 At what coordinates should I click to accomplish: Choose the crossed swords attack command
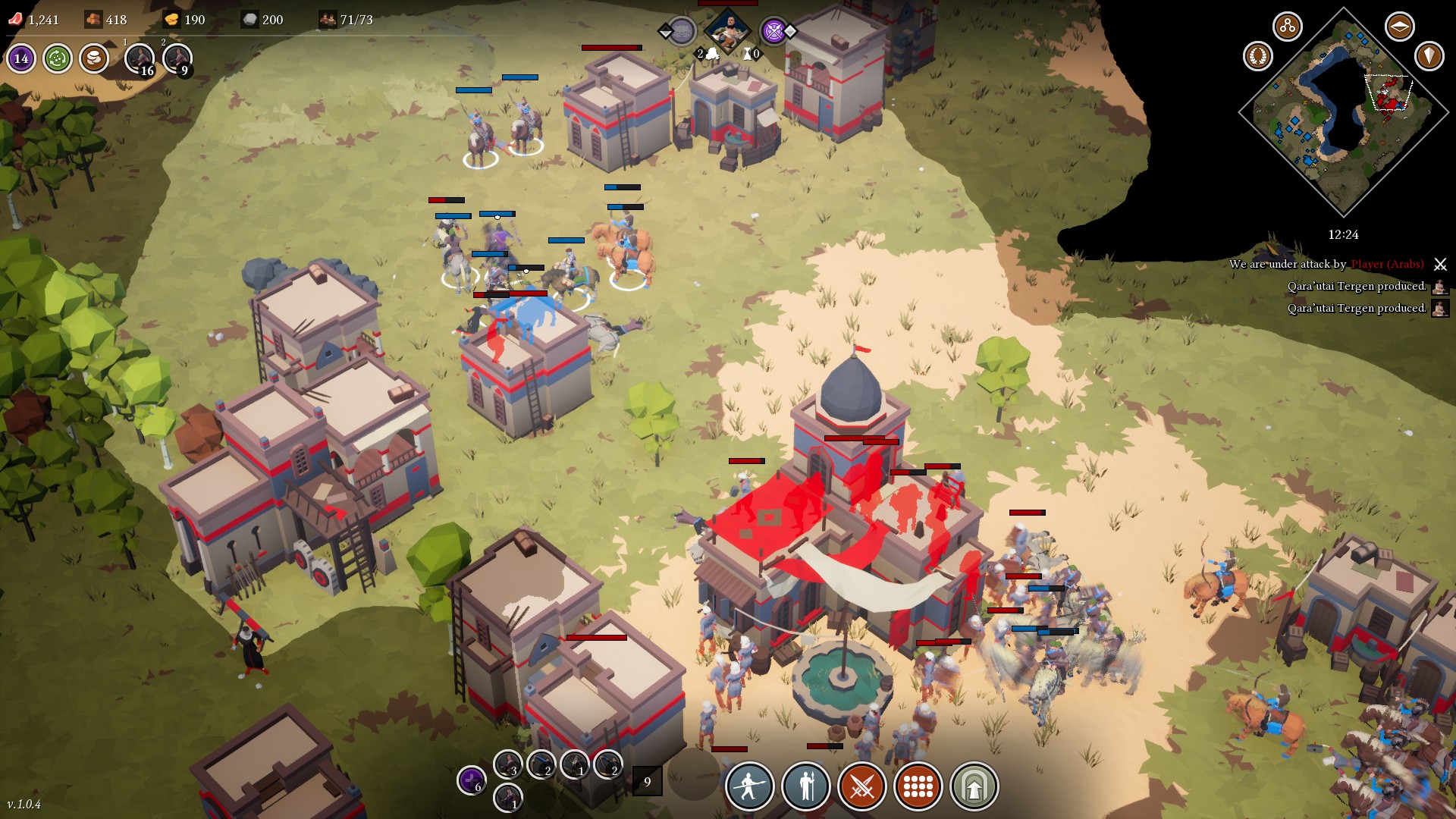tap(861, 786)
